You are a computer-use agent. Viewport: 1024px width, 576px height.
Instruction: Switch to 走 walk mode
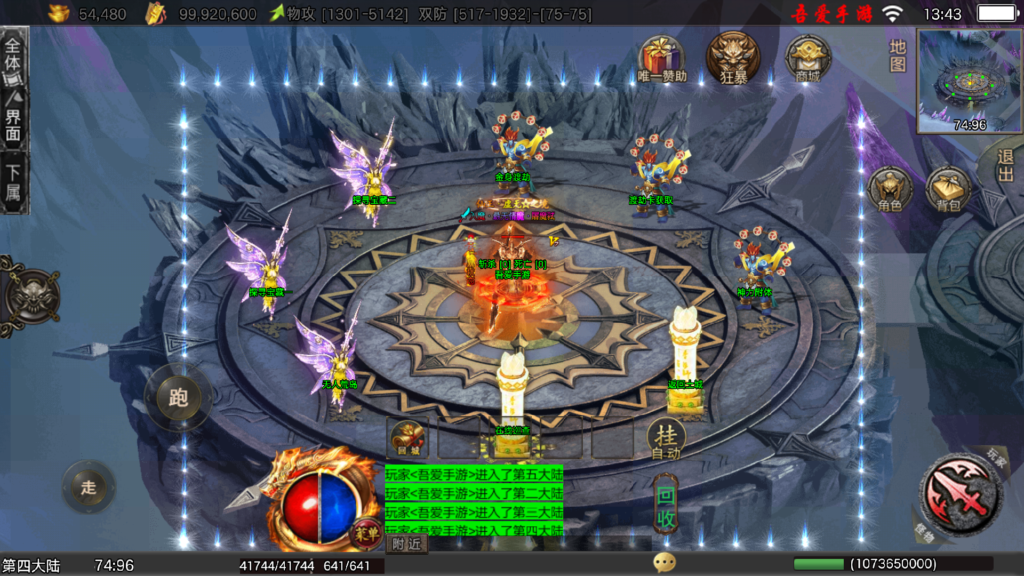[x=89, y=487]
